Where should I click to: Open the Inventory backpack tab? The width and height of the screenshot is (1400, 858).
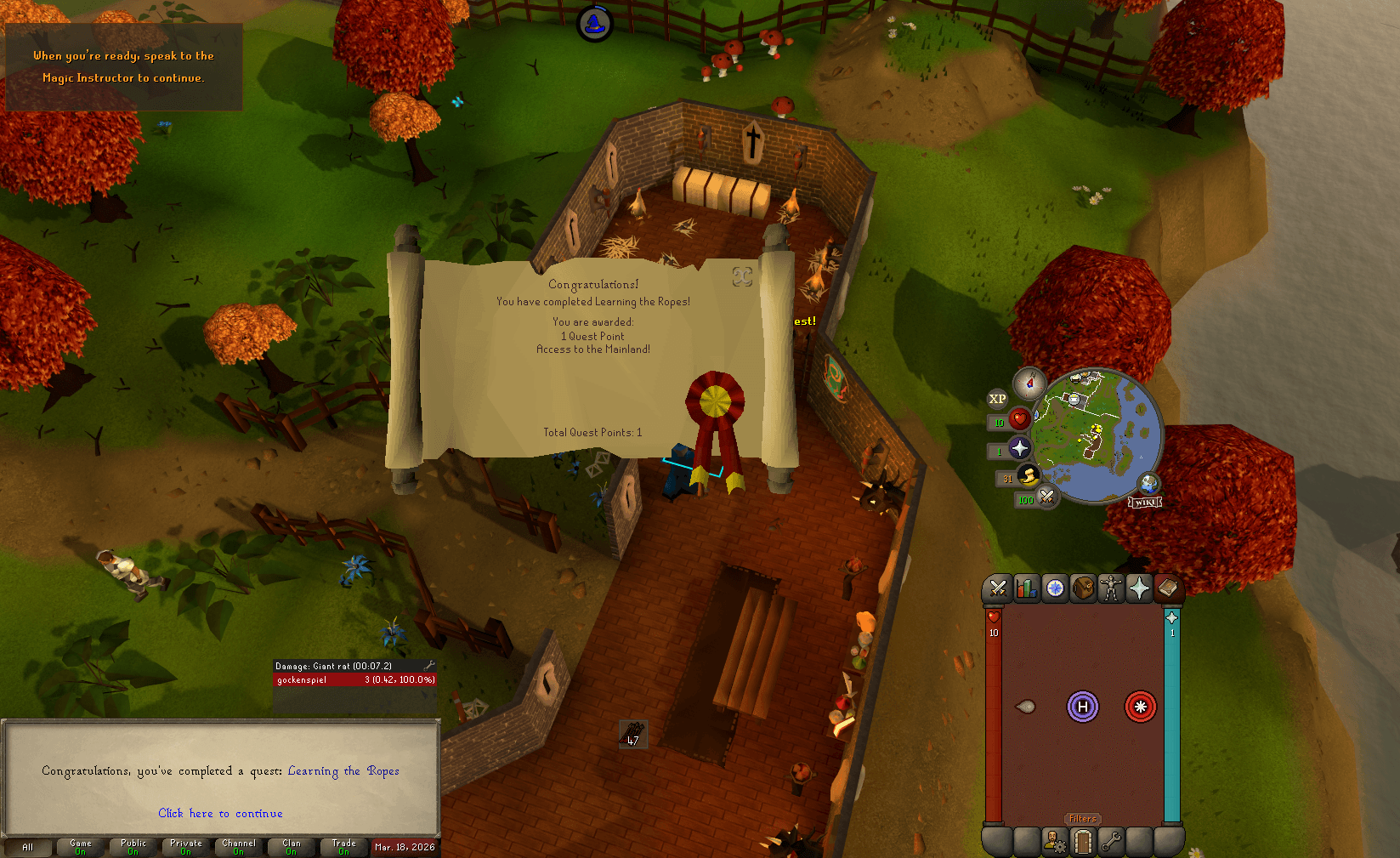(1083, 588)
